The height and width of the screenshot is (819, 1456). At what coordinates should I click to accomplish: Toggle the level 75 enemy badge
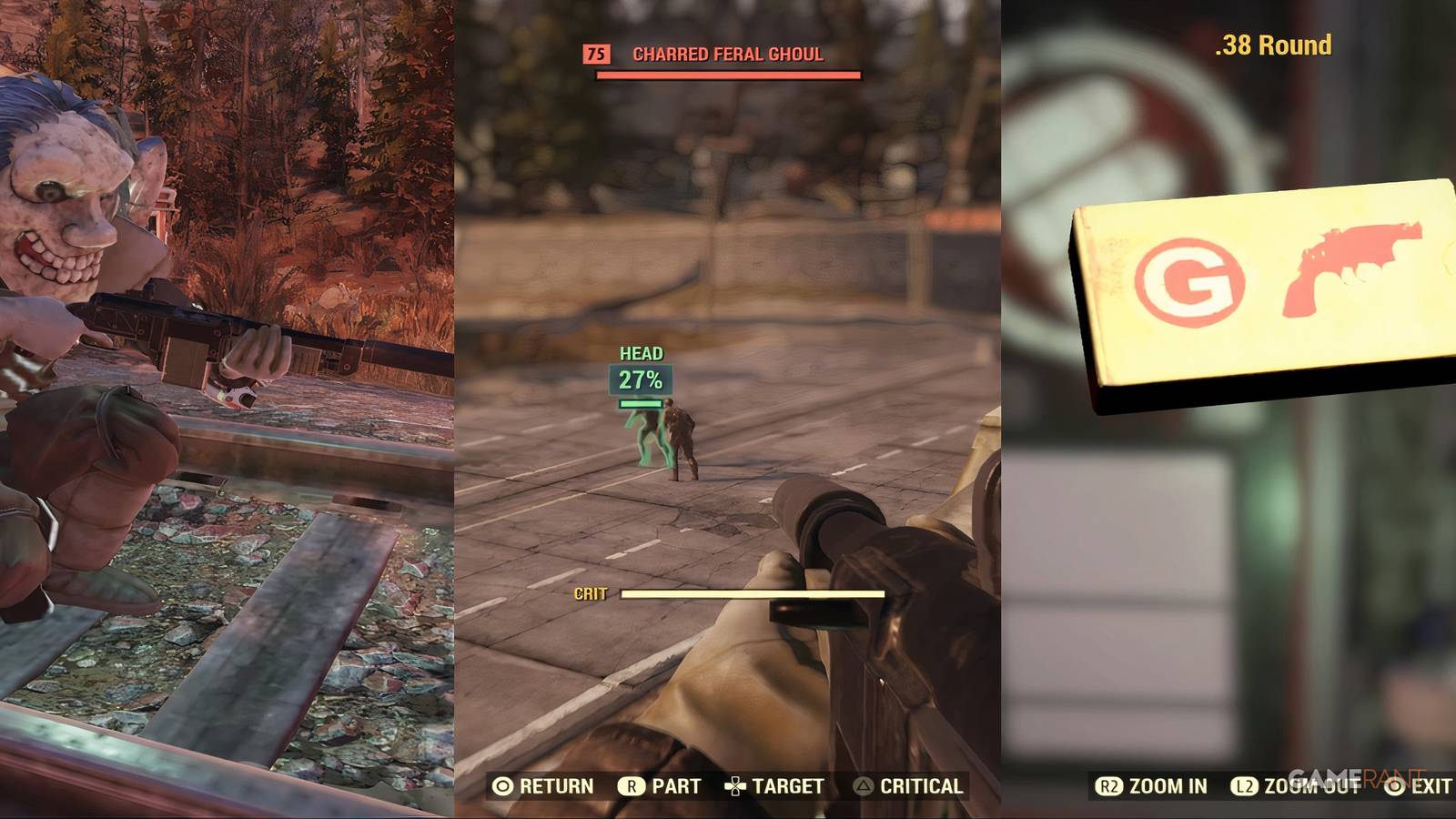coord(597,55)
